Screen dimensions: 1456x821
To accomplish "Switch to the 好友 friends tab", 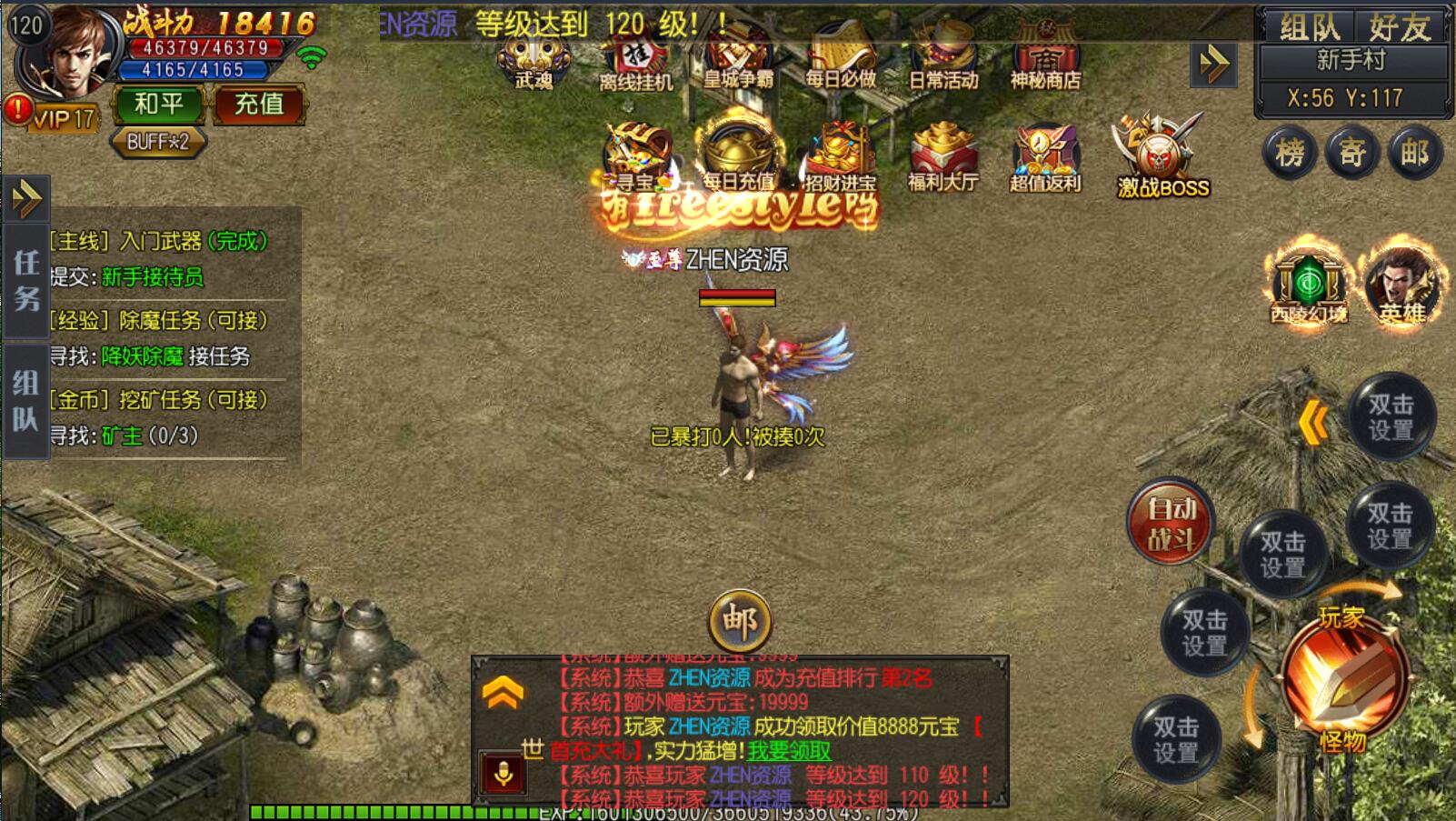I will (1400, 27).
